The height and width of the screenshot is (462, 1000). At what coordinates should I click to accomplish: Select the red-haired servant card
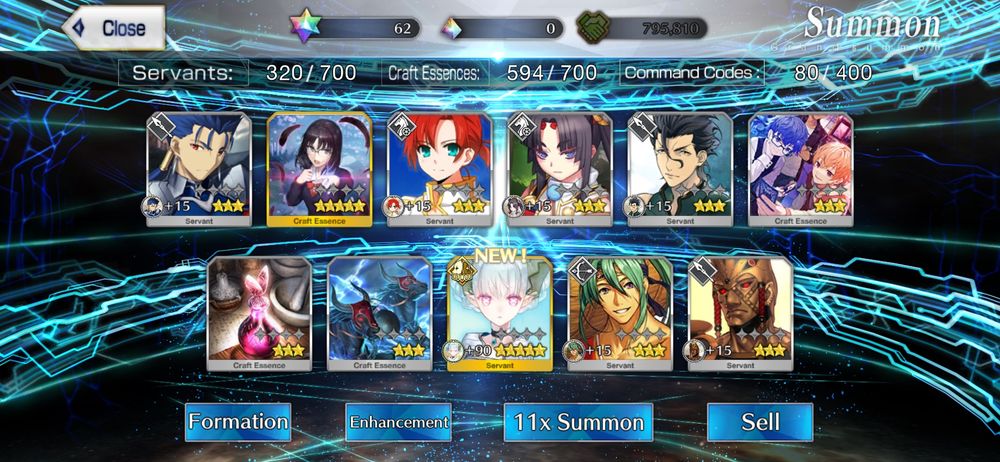click(440, 170)
